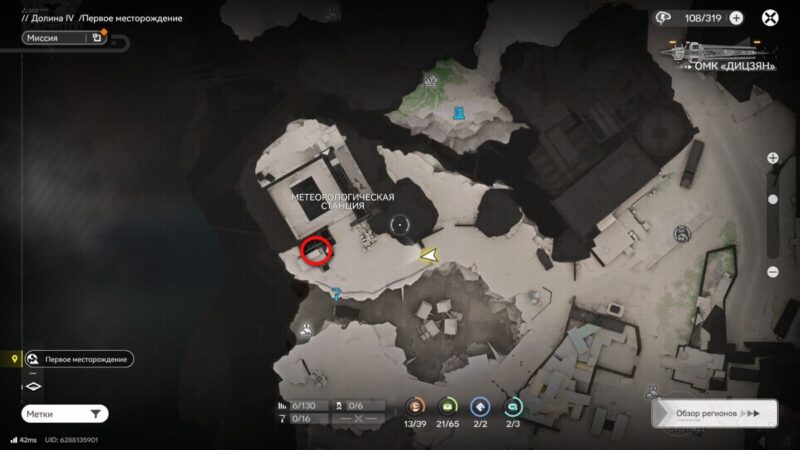
Task: Close the map screen
Action: 770,17
